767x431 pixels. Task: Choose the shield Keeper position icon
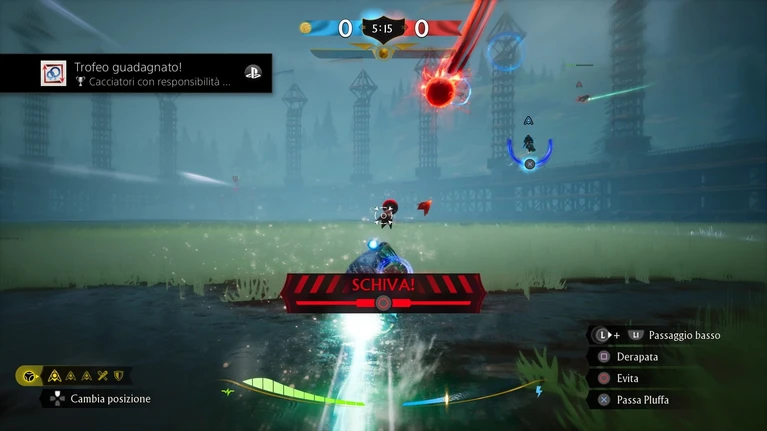coord(119,376)
